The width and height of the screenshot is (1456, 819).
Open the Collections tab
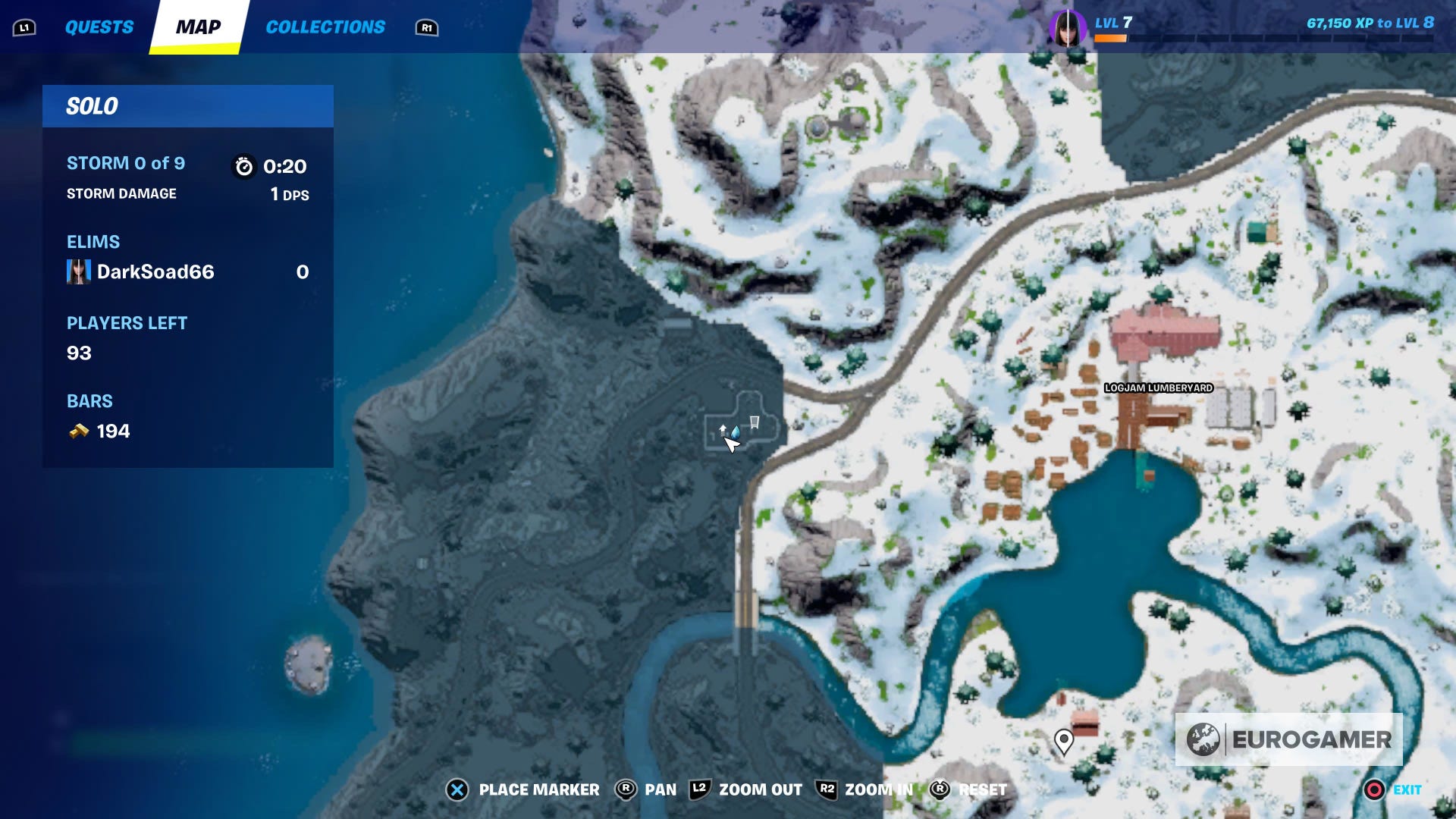[325, 27]
